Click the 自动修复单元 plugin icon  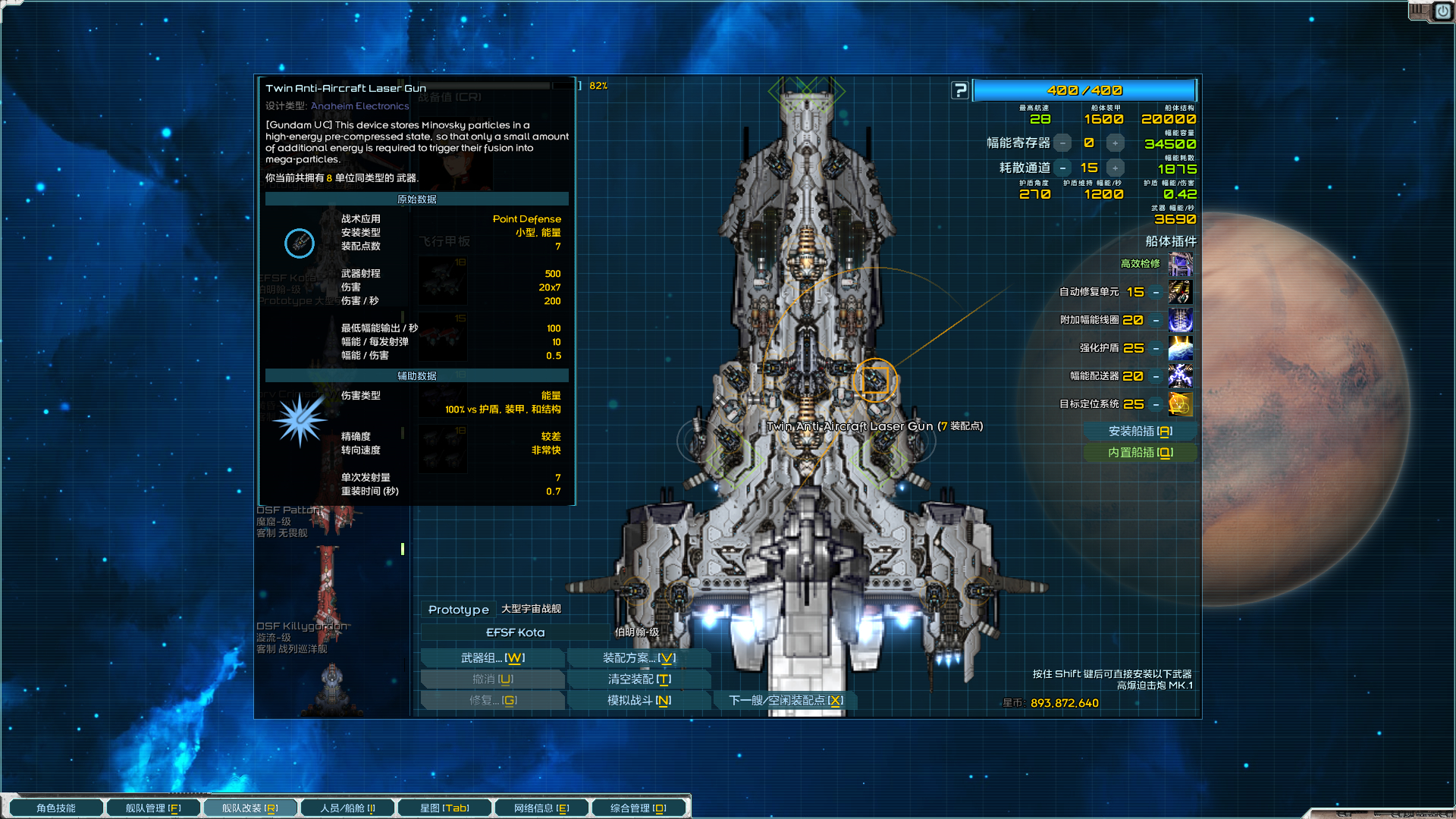1180,292
